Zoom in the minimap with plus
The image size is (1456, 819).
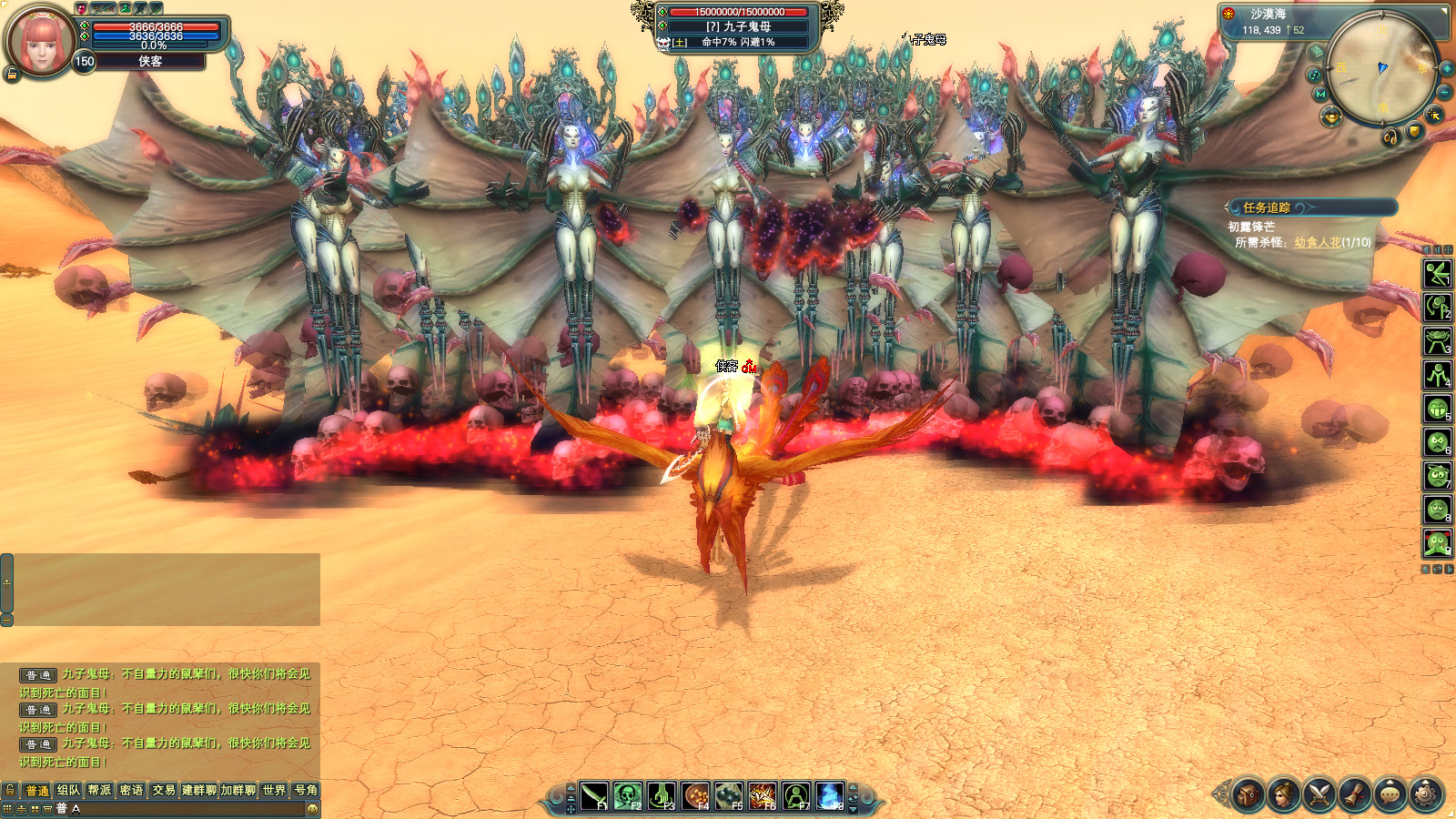(x=1446, y=69)
